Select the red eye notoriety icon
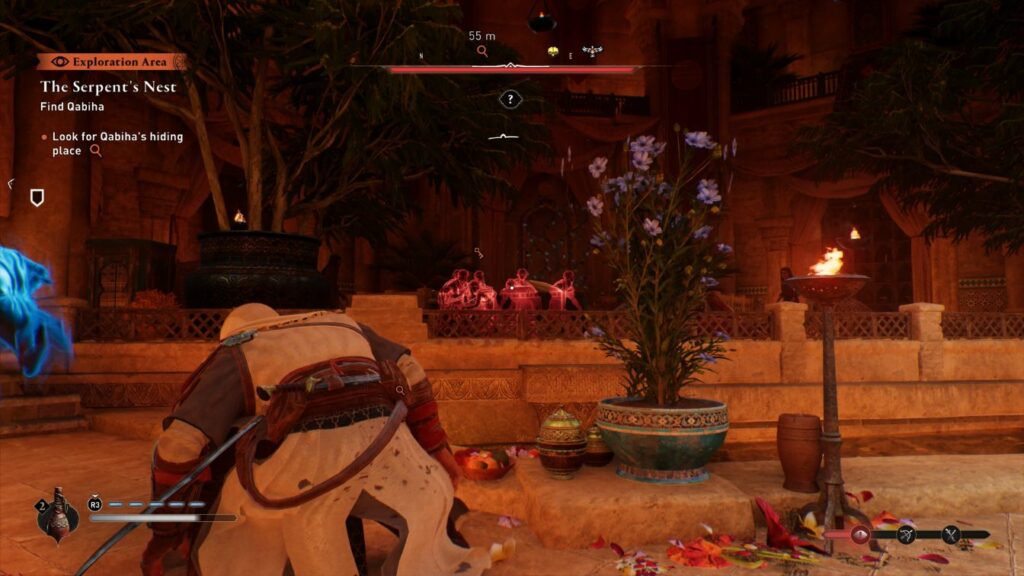This screenshot has width=1024, height=576. point(860,535)
